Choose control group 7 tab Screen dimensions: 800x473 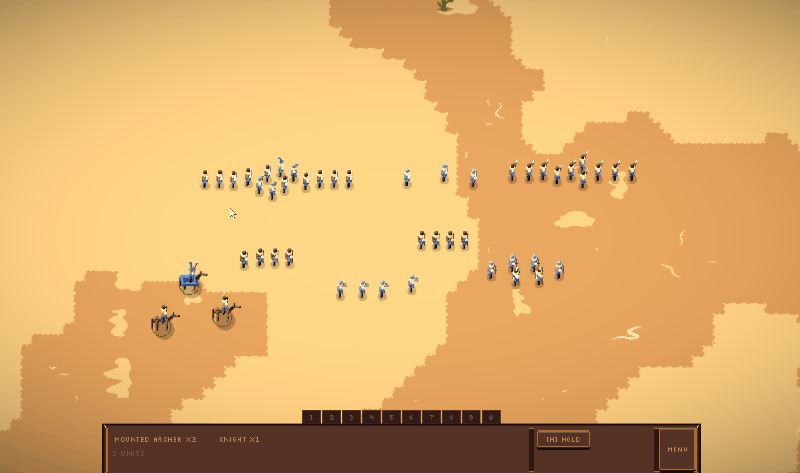(431, 417)
